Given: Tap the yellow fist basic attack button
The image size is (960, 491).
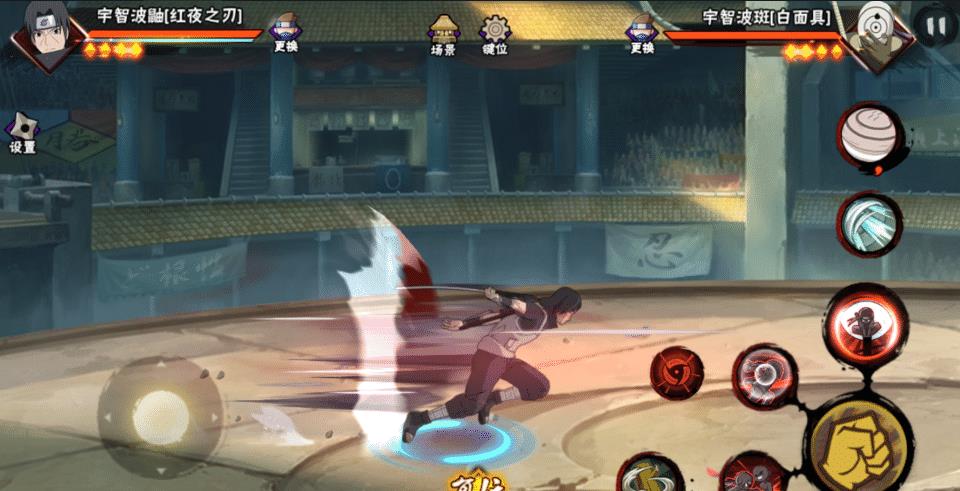Looking at the screenshot, I should click(859, 440).
